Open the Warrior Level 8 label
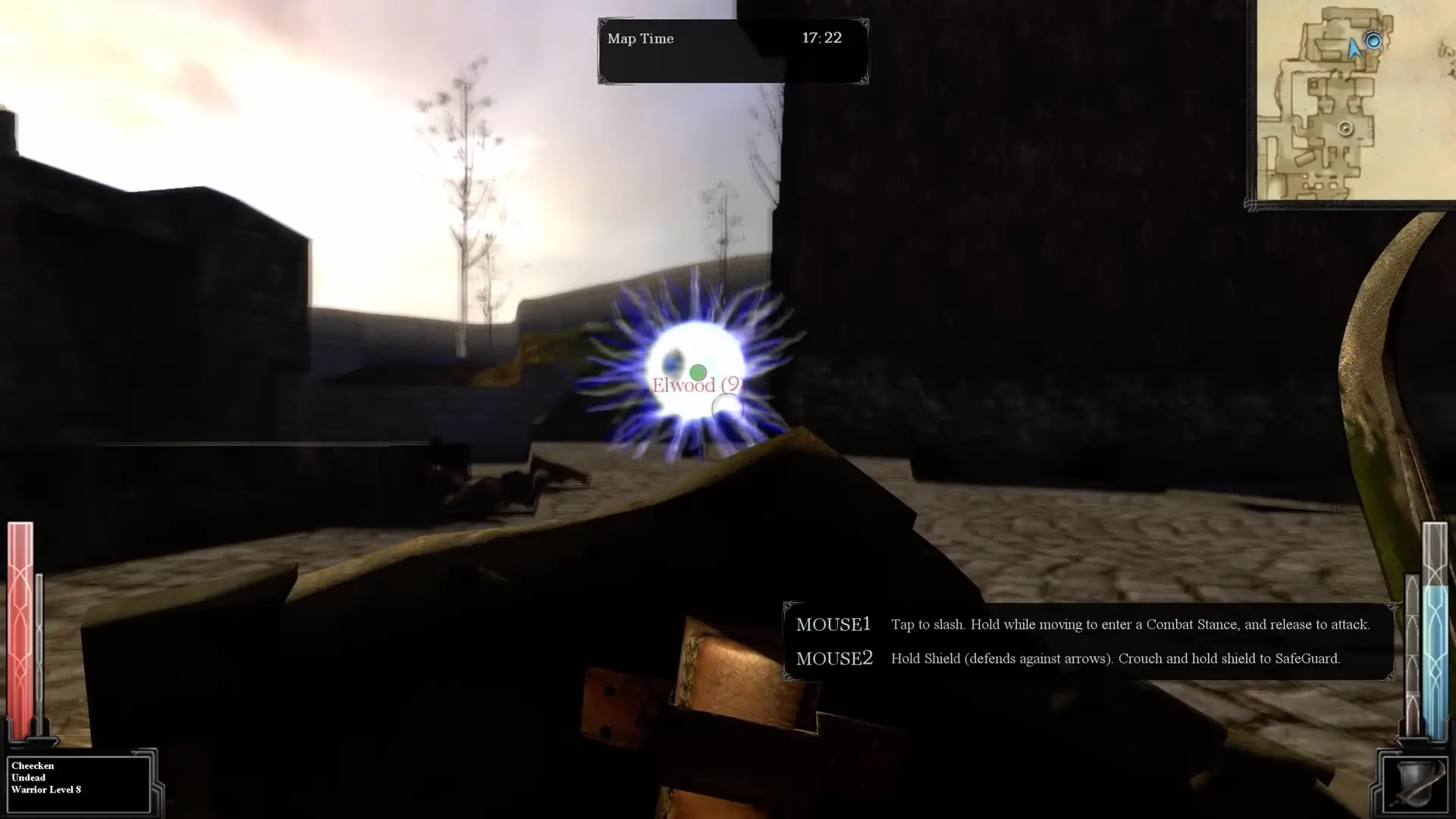Image resolution: width=1456 pixels, height=819 pixels. [x=46, y=790]
